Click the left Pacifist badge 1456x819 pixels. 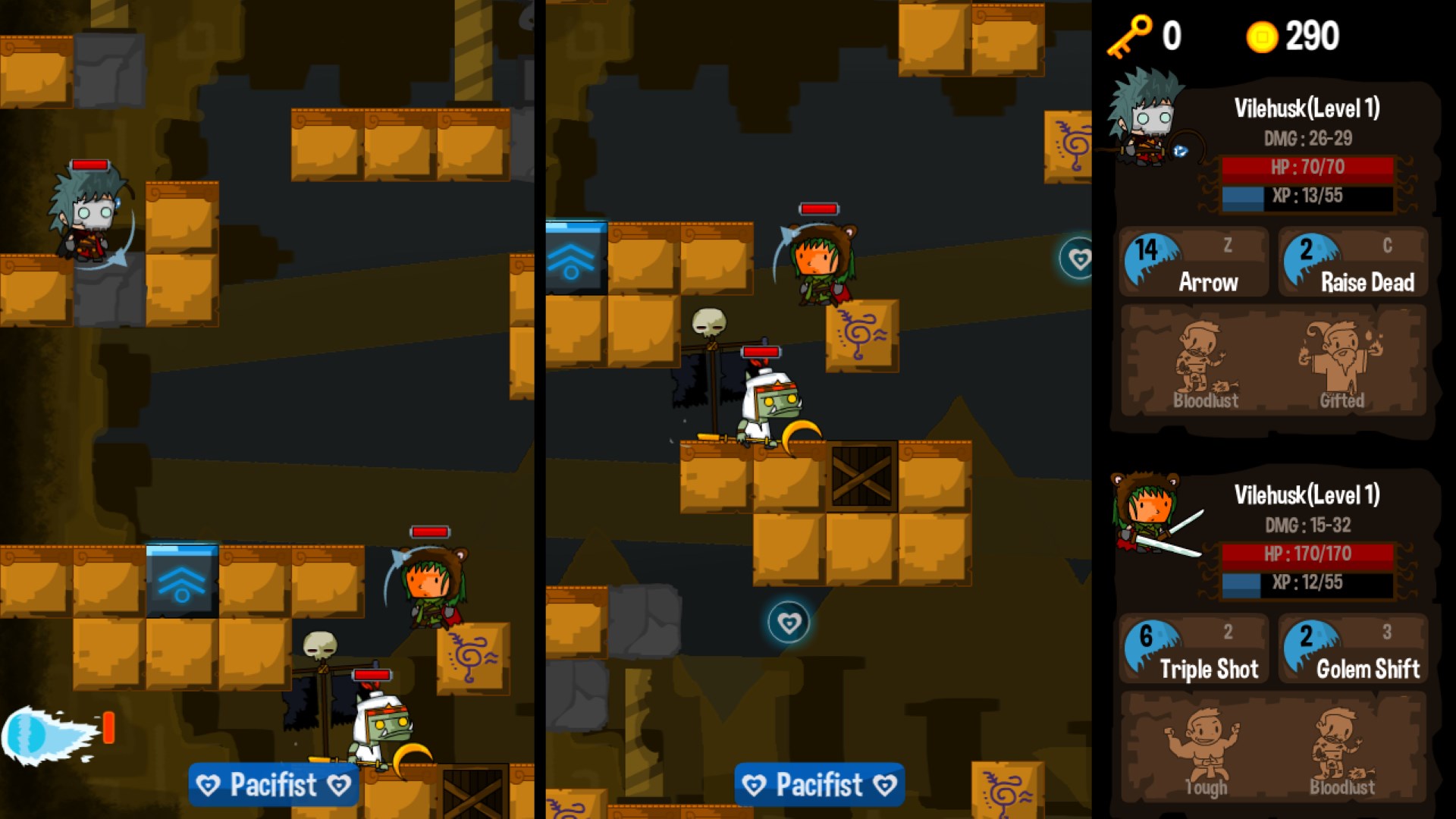pyautogui.click(x=273, y=785)
